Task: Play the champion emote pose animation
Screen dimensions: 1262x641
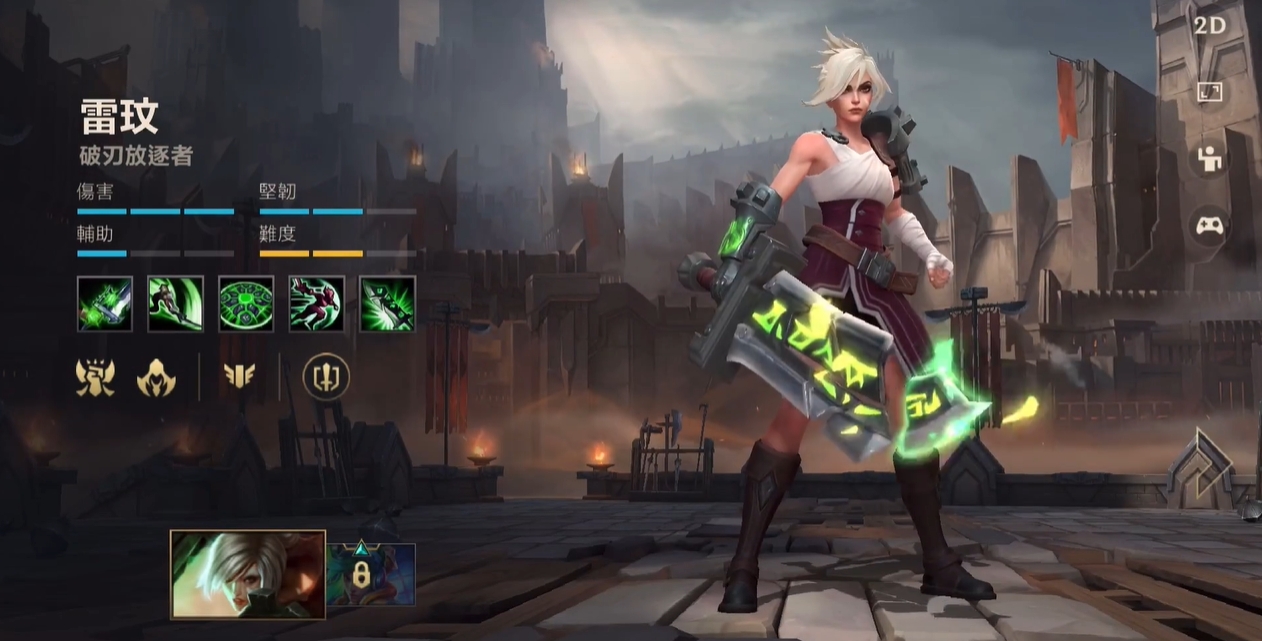Action: [x=1210, y=159]
